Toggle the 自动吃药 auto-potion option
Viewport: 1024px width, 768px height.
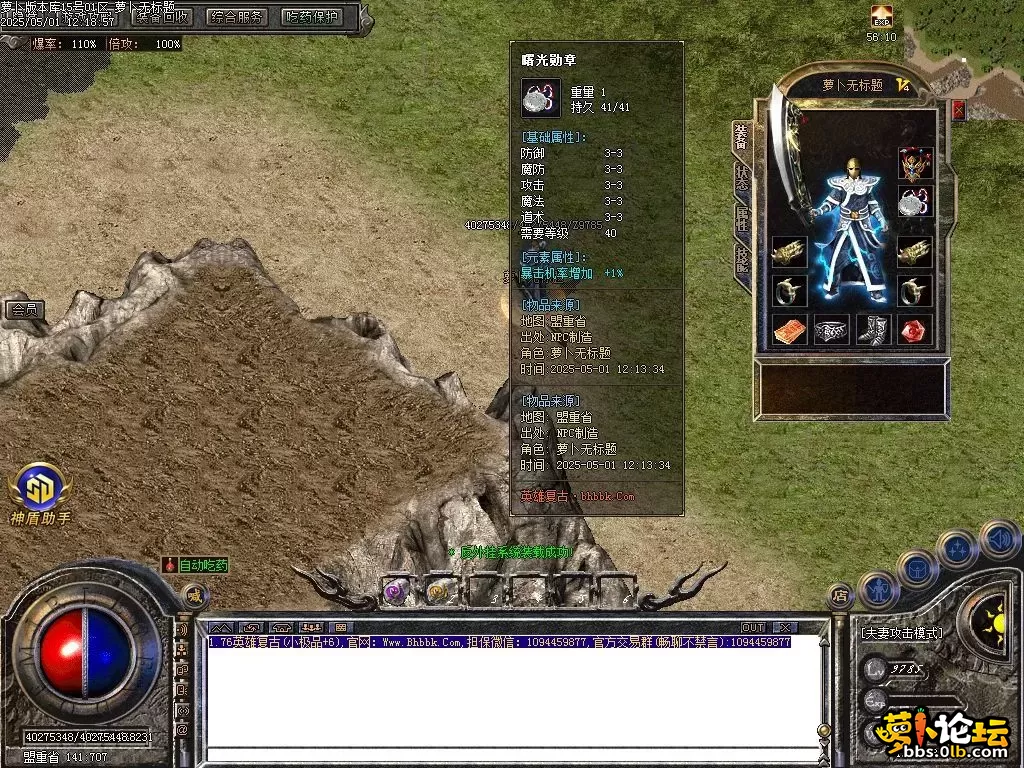[196, 565]
